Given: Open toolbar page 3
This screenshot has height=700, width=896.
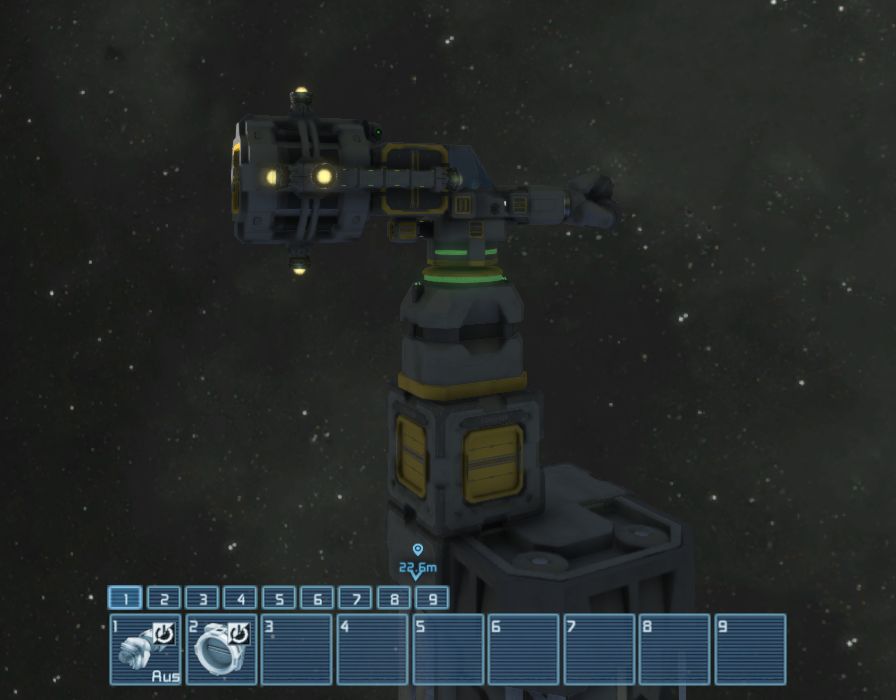Looking at the screenshot, I should (x=202, y=598).
